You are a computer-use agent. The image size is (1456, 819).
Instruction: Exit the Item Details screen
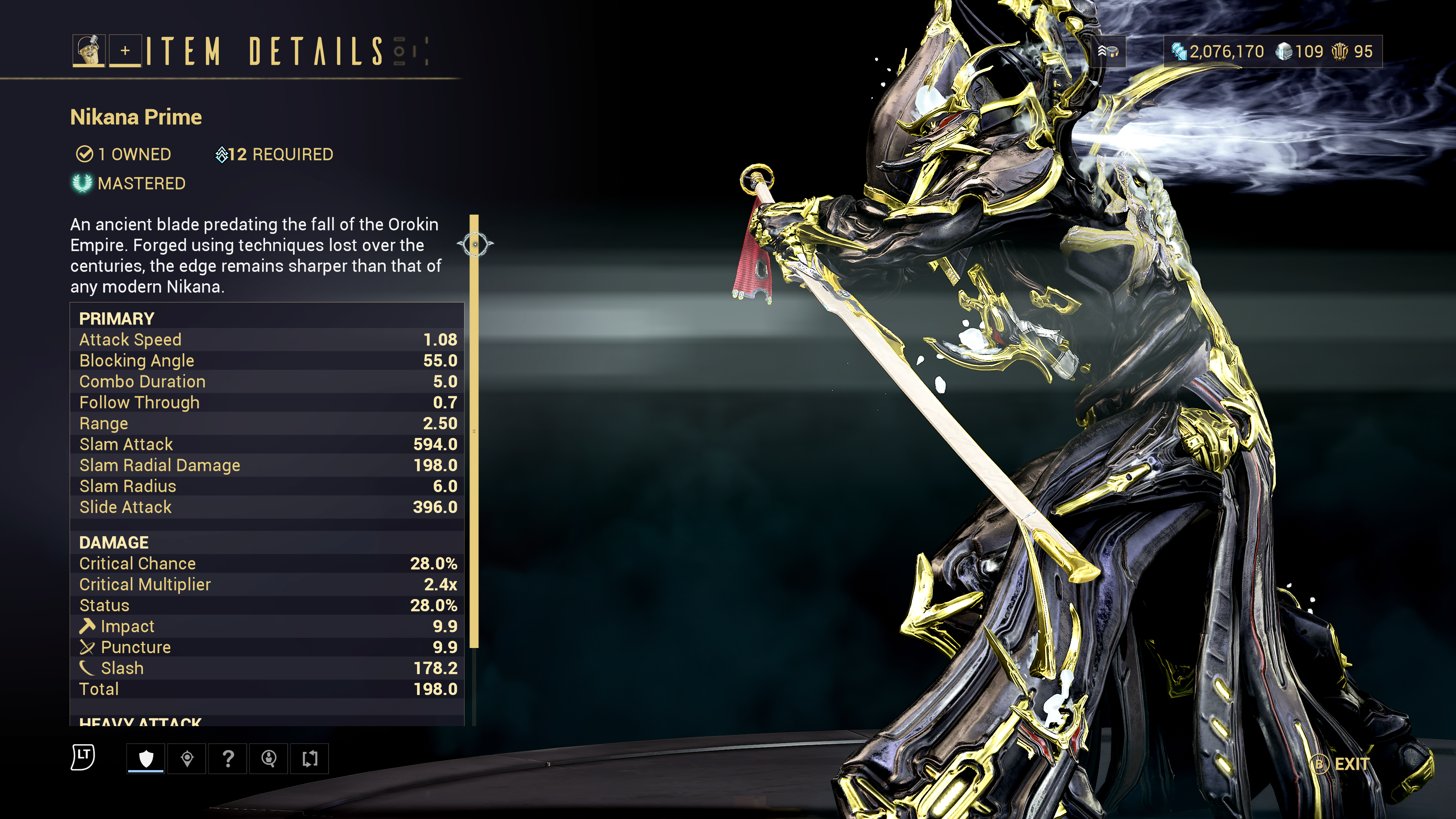point(1341,764)
